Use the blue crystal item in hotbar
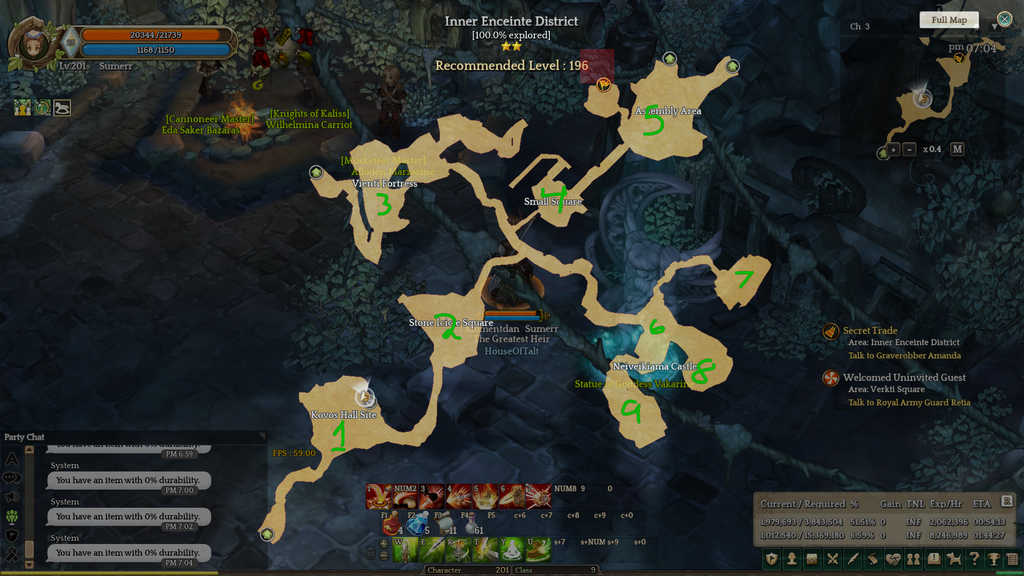Screen dimensions: 1024x576 pyautogui.click(x=416, y=525)
